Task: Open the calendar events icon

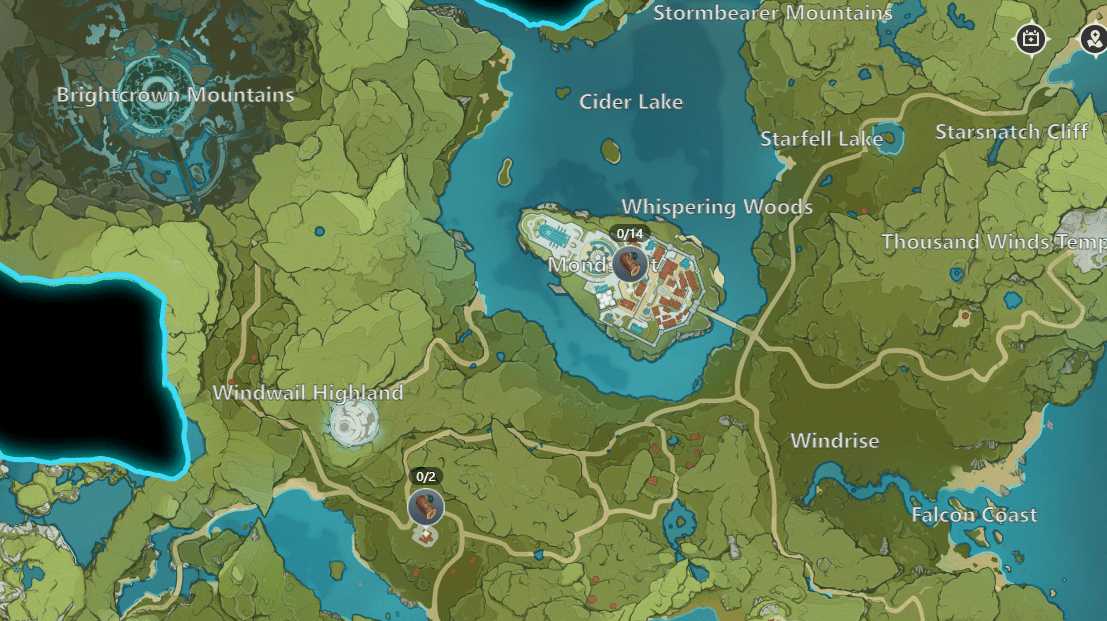Action: coord(1031,40)
